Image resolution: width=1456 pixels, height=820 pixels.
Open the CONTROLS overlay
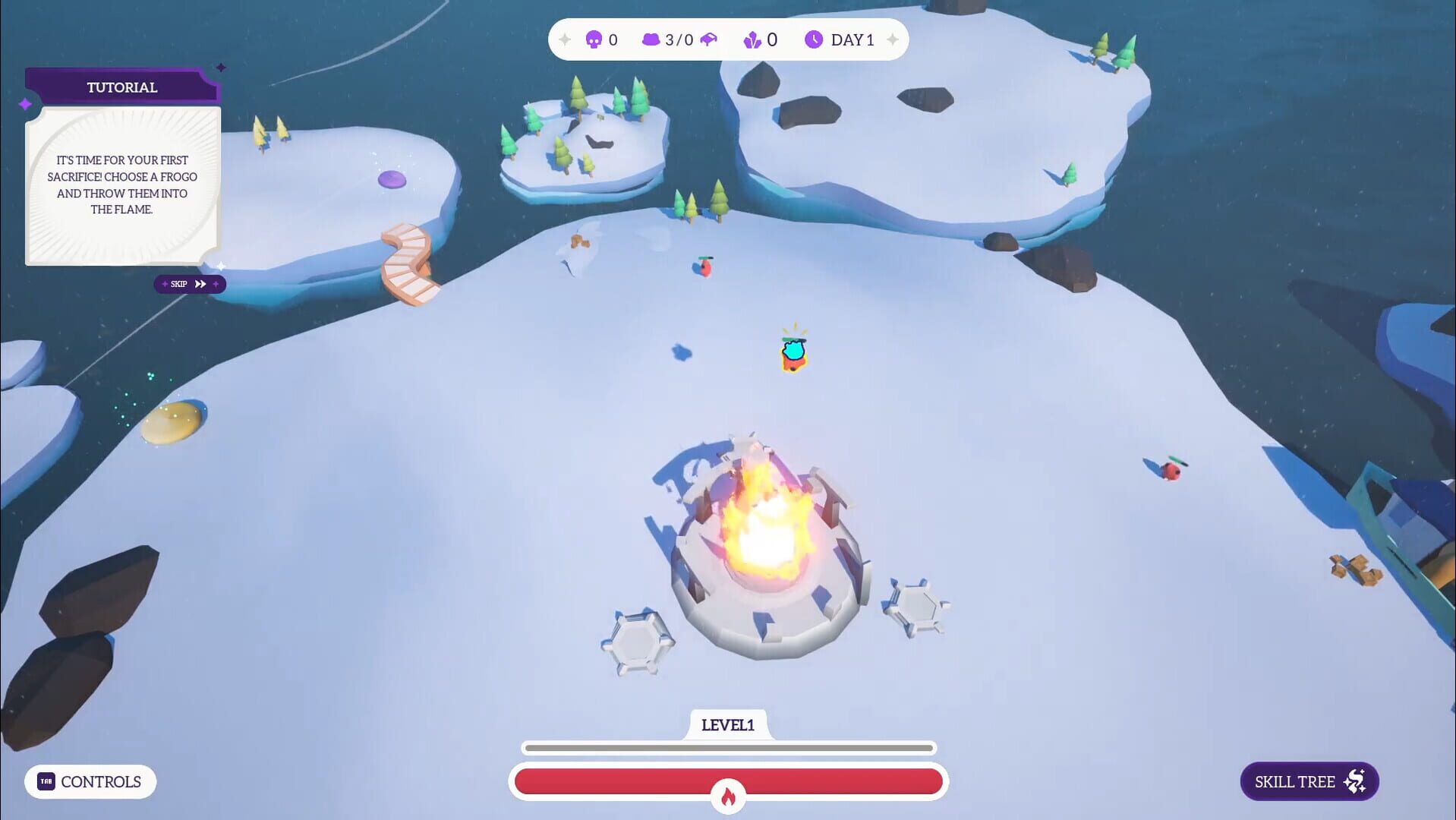point(90,781)
